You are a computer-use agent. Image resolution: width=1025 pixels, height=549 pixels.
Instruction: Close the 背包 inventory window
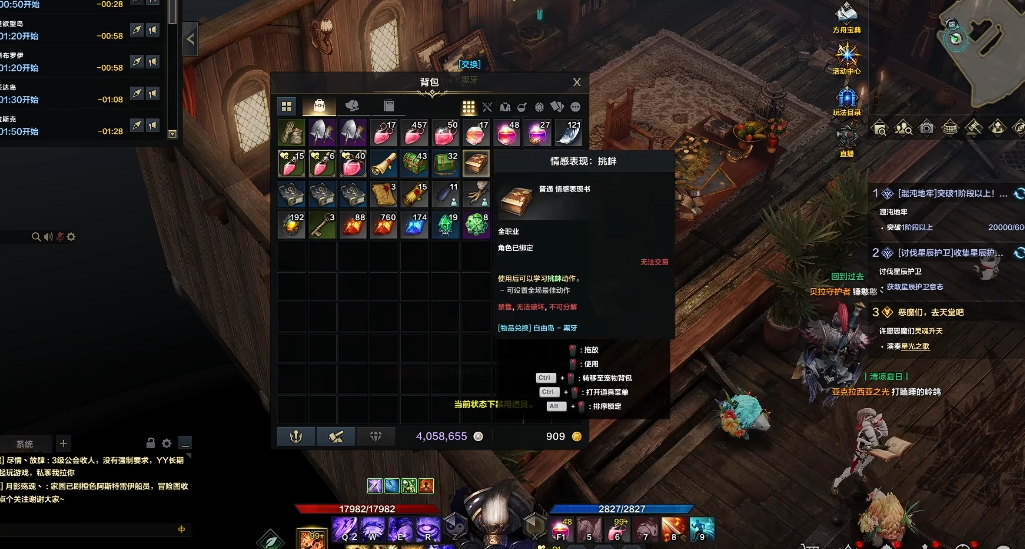coord(577,83)
